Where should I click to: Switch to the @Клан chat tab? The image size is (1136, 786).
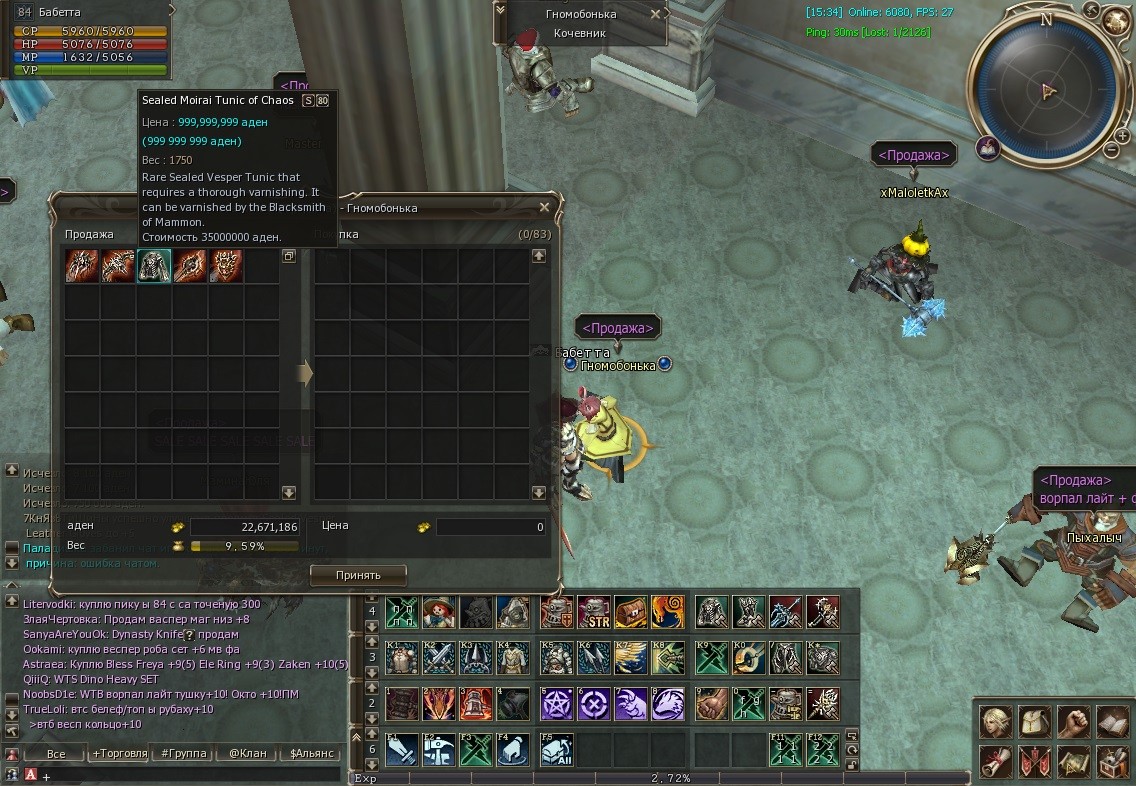point(246,753)
